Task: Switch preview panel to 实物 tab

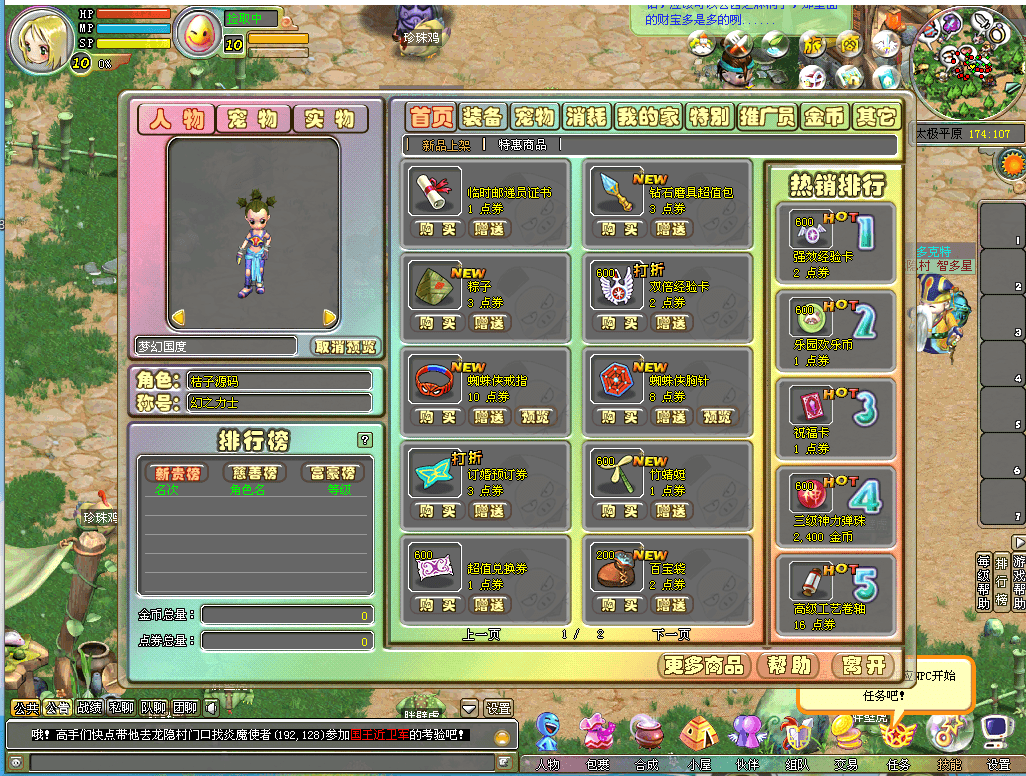Action: [x=329, y=119]
